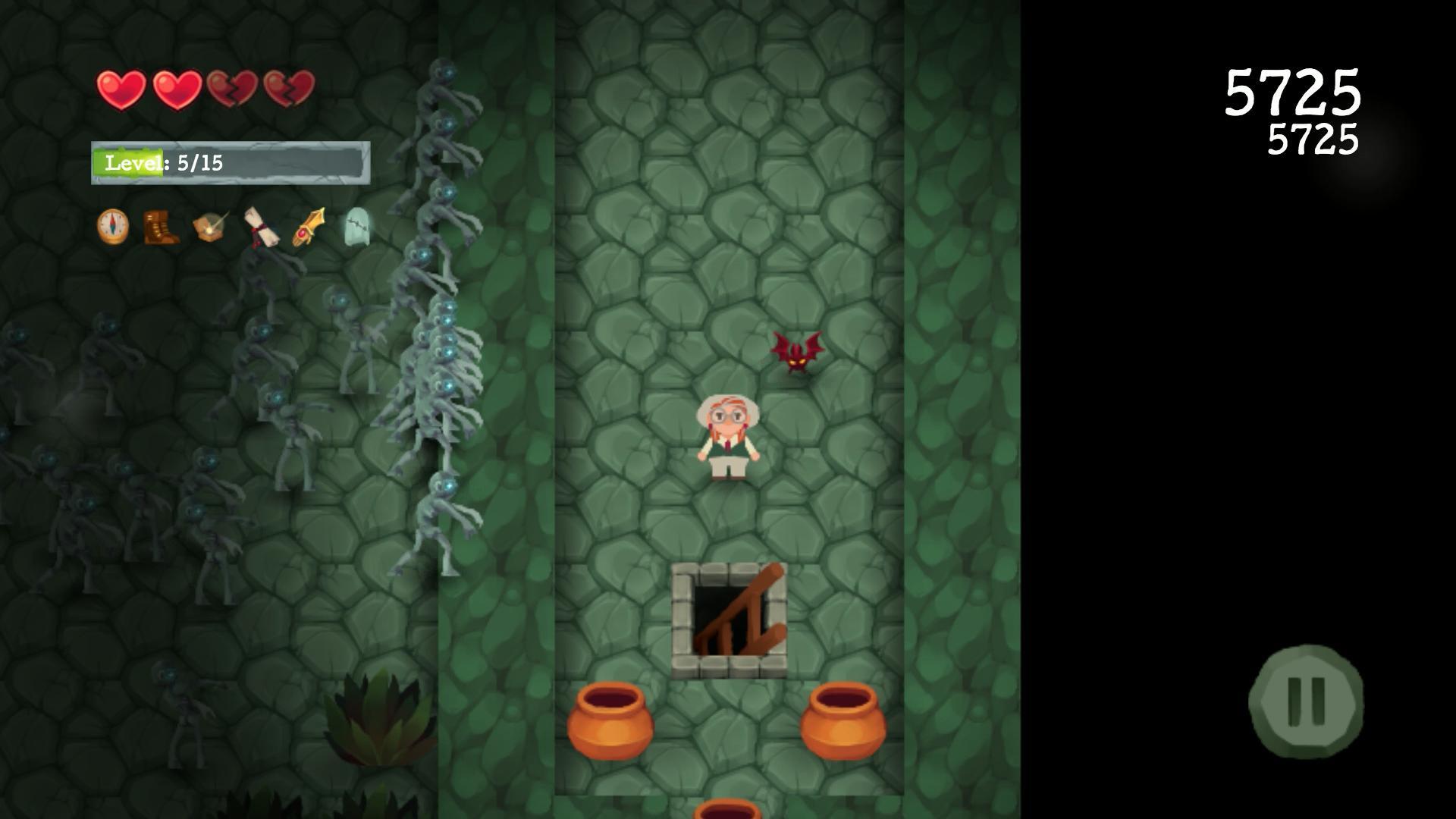The image size is (1456, 819).
Task: Select the leather boot item
Action: (x=162, y=227)
